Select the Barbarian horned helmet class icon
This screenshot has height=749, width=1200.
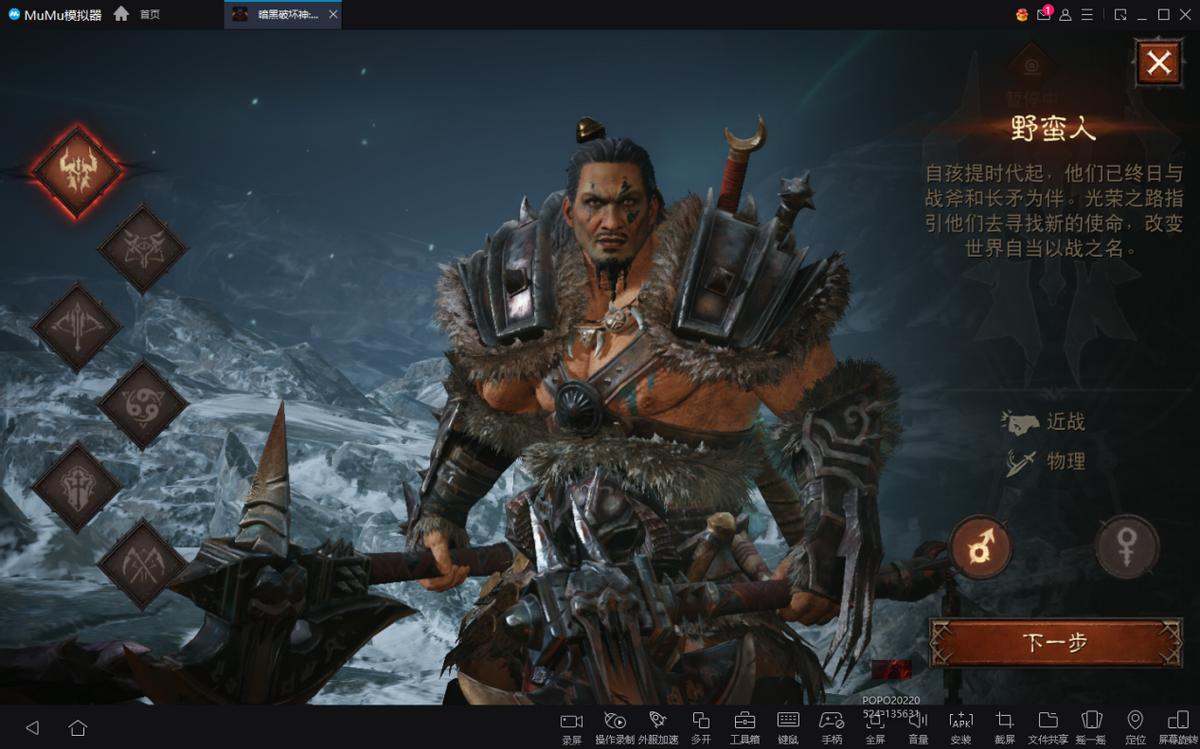[x=77, y=170]
